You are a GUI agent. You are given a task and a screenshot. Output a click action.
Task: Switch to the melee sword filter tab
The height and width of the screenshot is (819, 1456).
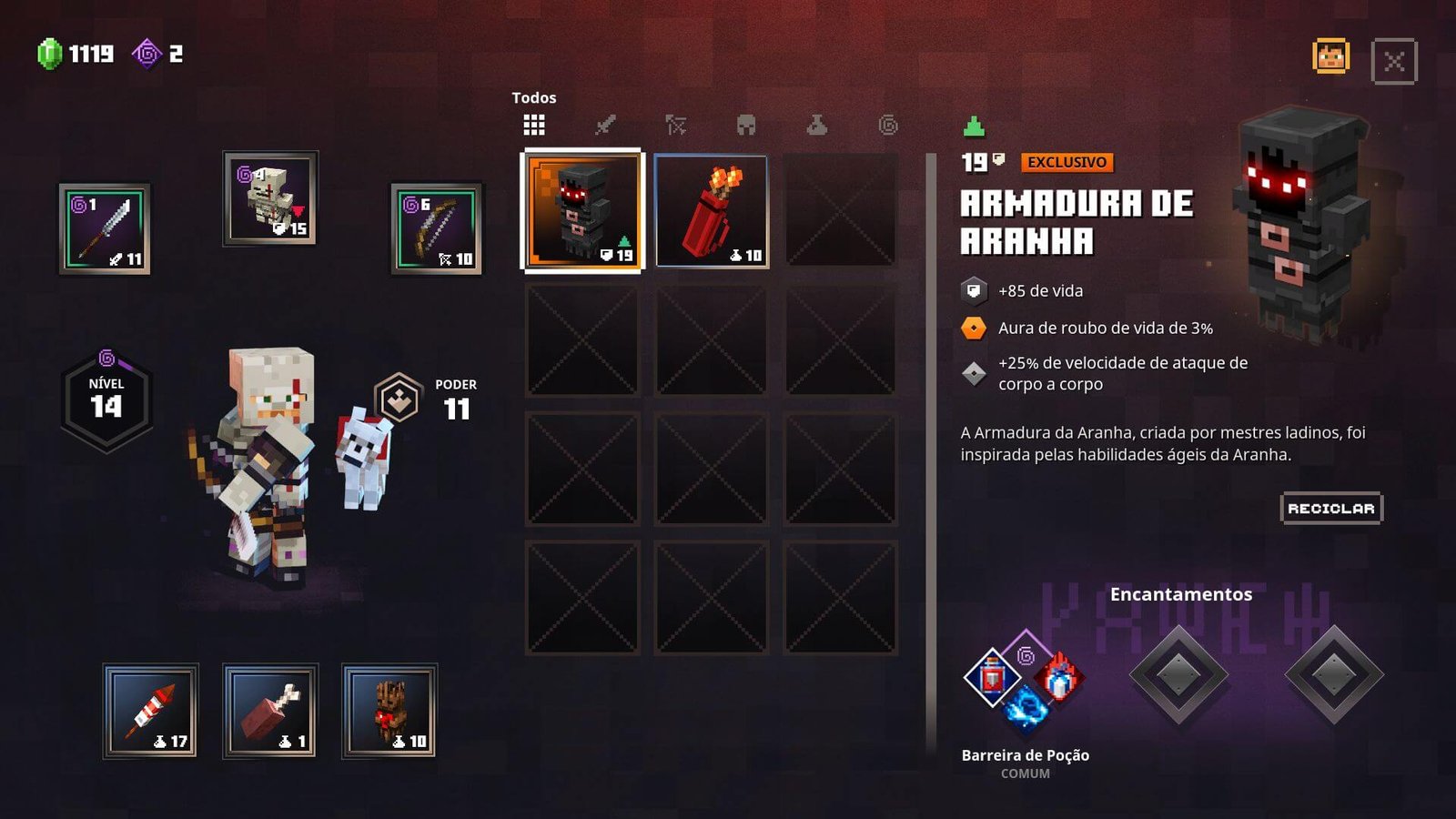[605, 125]
